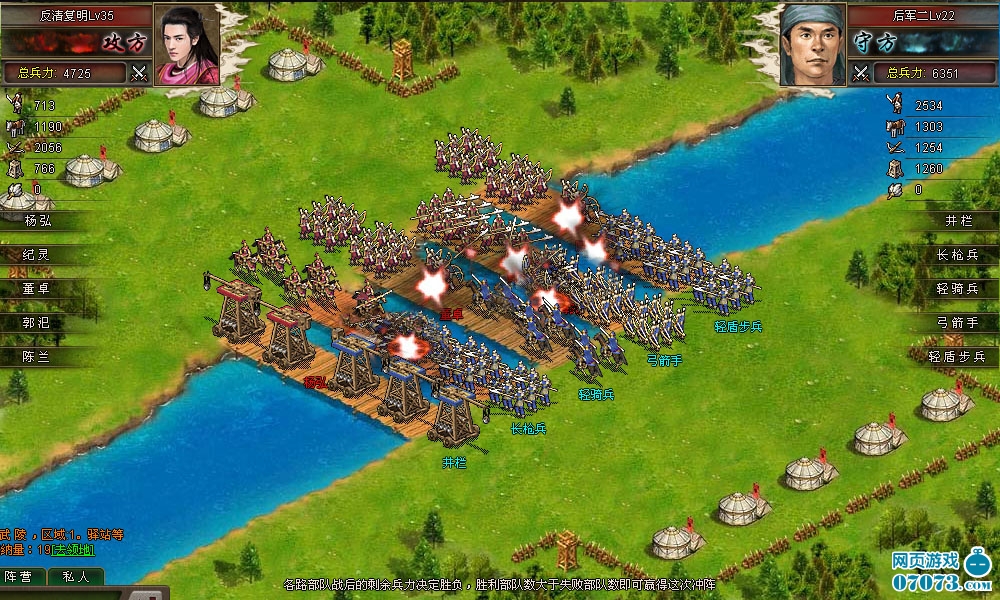The width and height of the screenshot is (1000, 600).
Task: Click the attacker commander portrait
Action: (x=186, y=45)
